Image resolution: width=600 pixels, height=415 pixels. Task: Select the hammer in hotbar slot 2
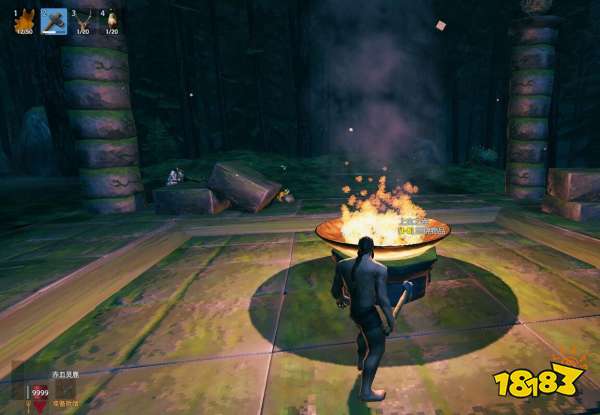tap(54, 20)
